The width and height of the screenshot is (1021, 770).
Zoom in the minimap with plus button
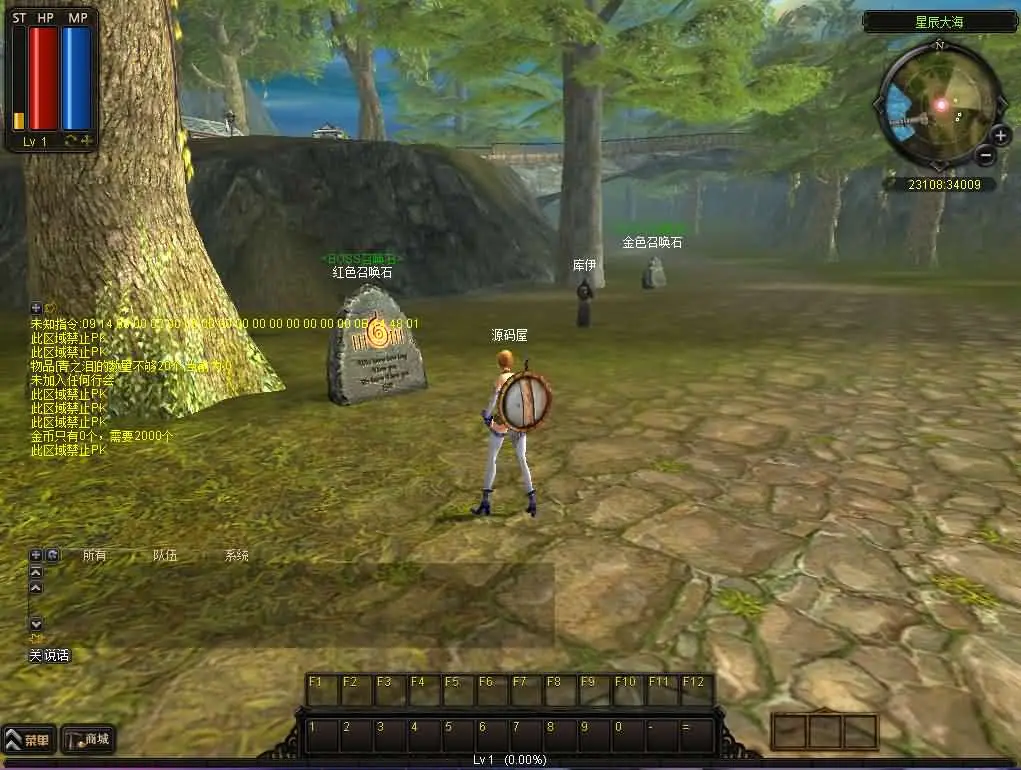(1001, 135)
